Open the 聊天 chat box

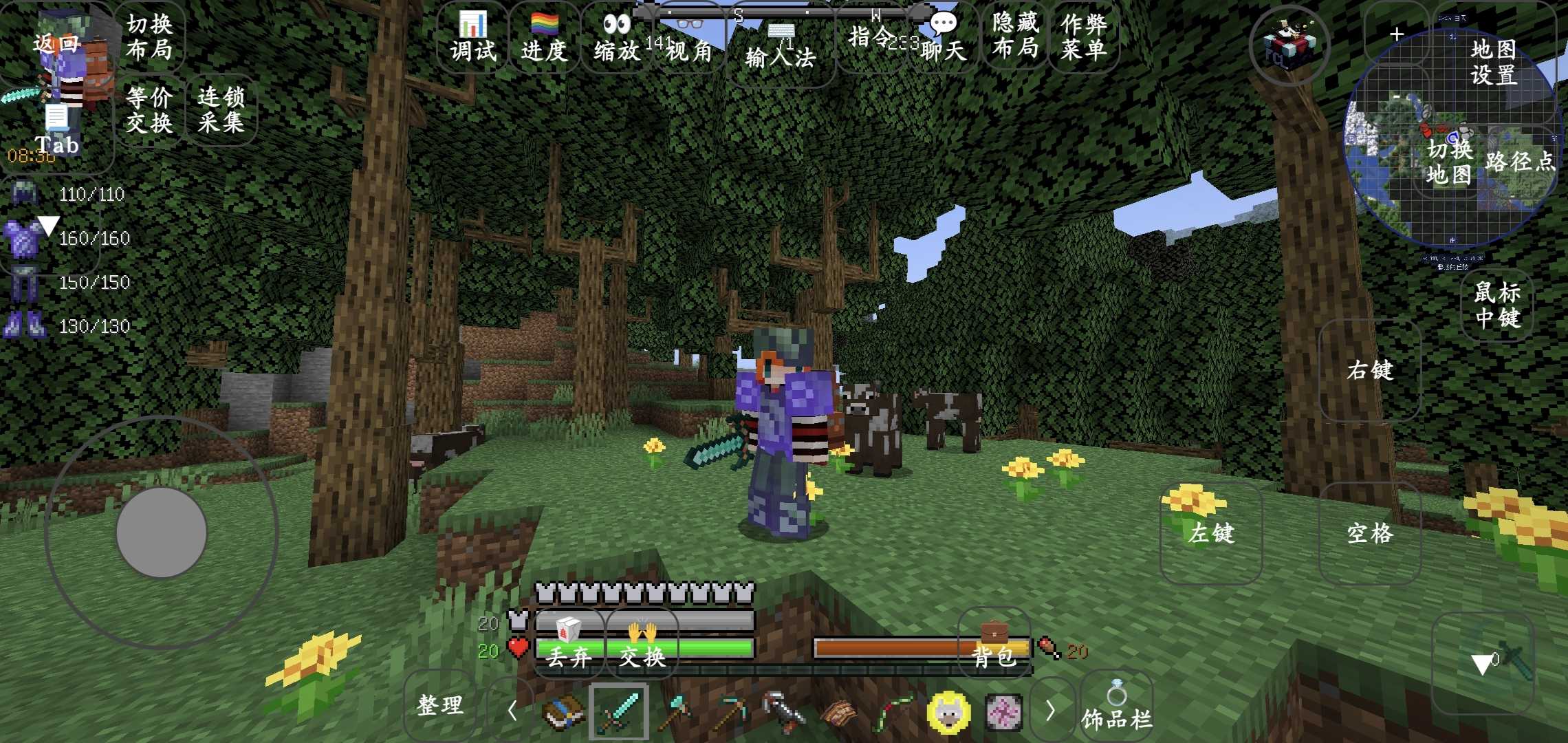click(943, 39)
